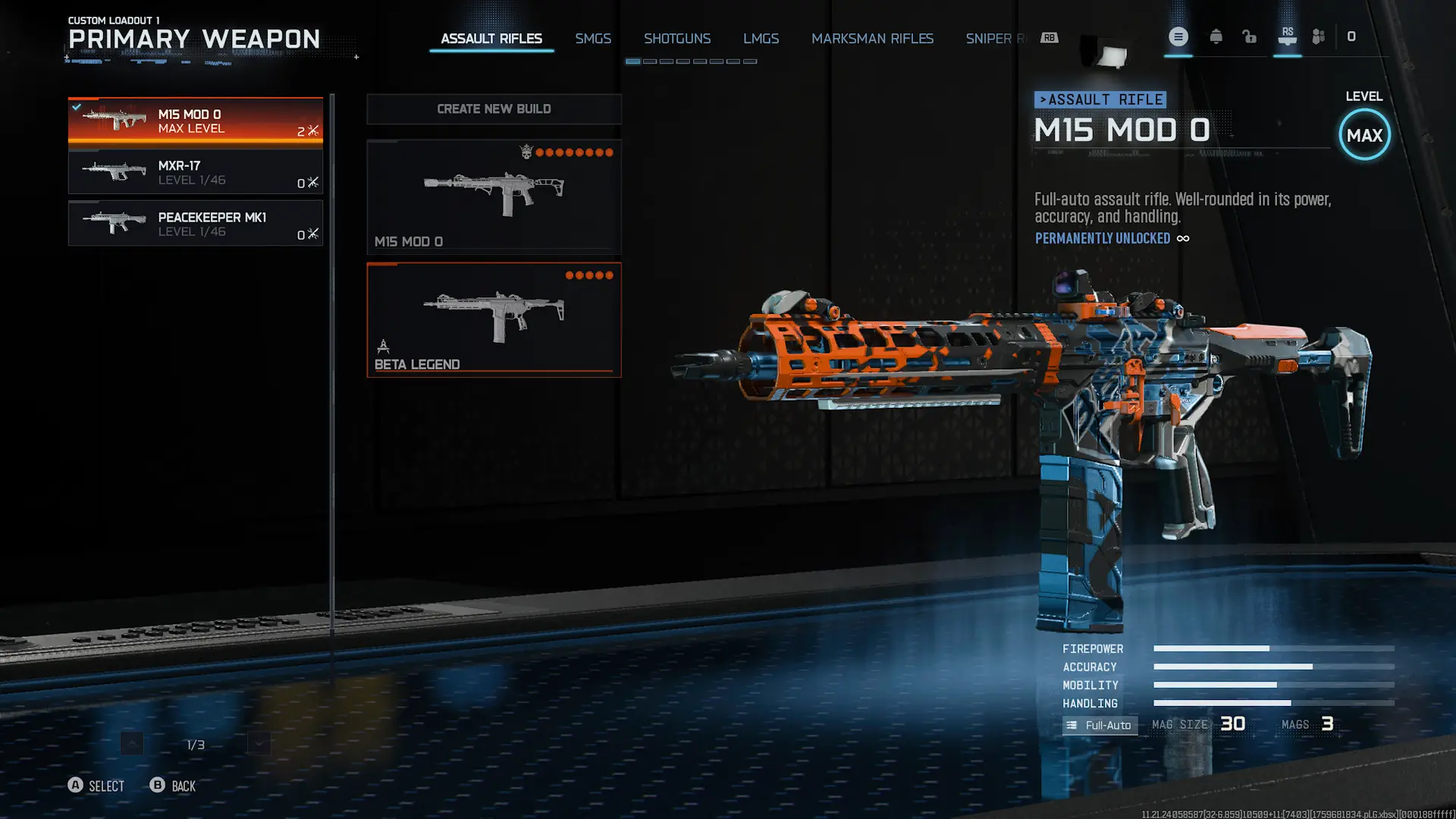The width and height of the screenshot is (1456, 819).
Task: Select the M15 MOD 0 weapon row
Action: tap(195, 121)
